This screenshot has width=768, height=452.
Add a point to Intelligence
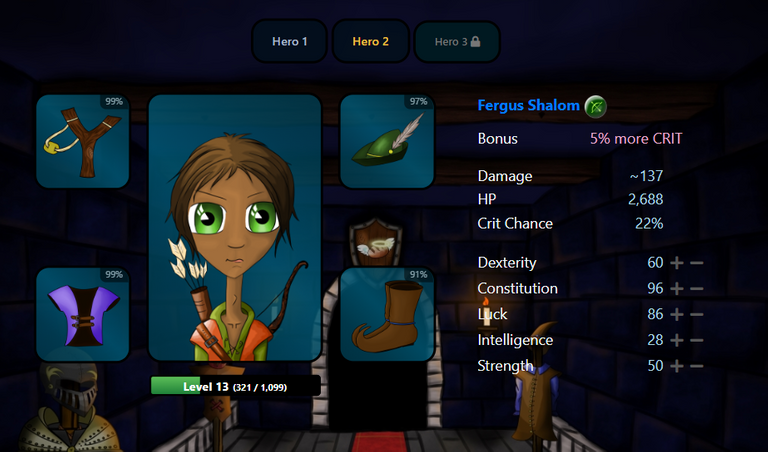pyautogui.click(x=677, y=341)
